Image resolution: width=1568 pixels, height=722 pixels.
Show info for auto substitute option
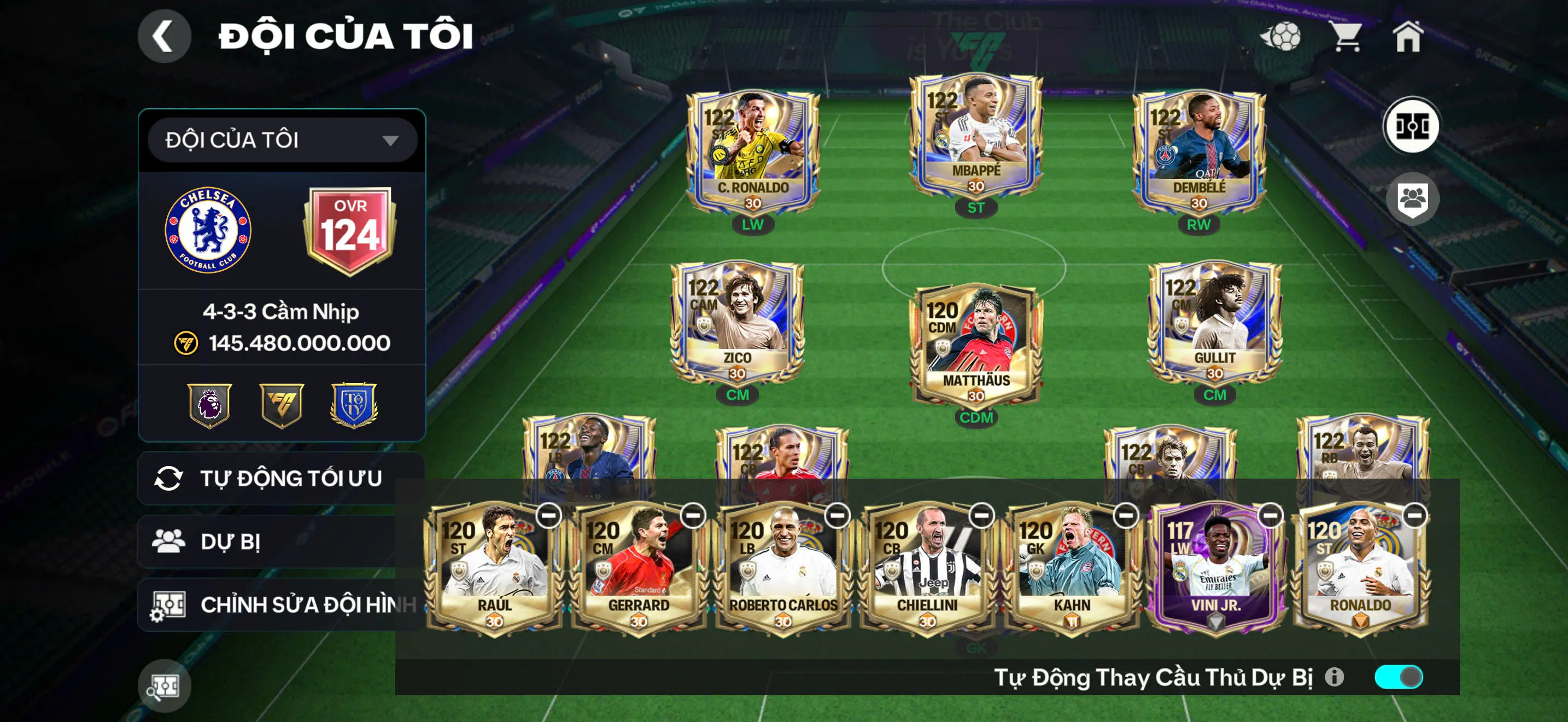tap(1333, 677)
